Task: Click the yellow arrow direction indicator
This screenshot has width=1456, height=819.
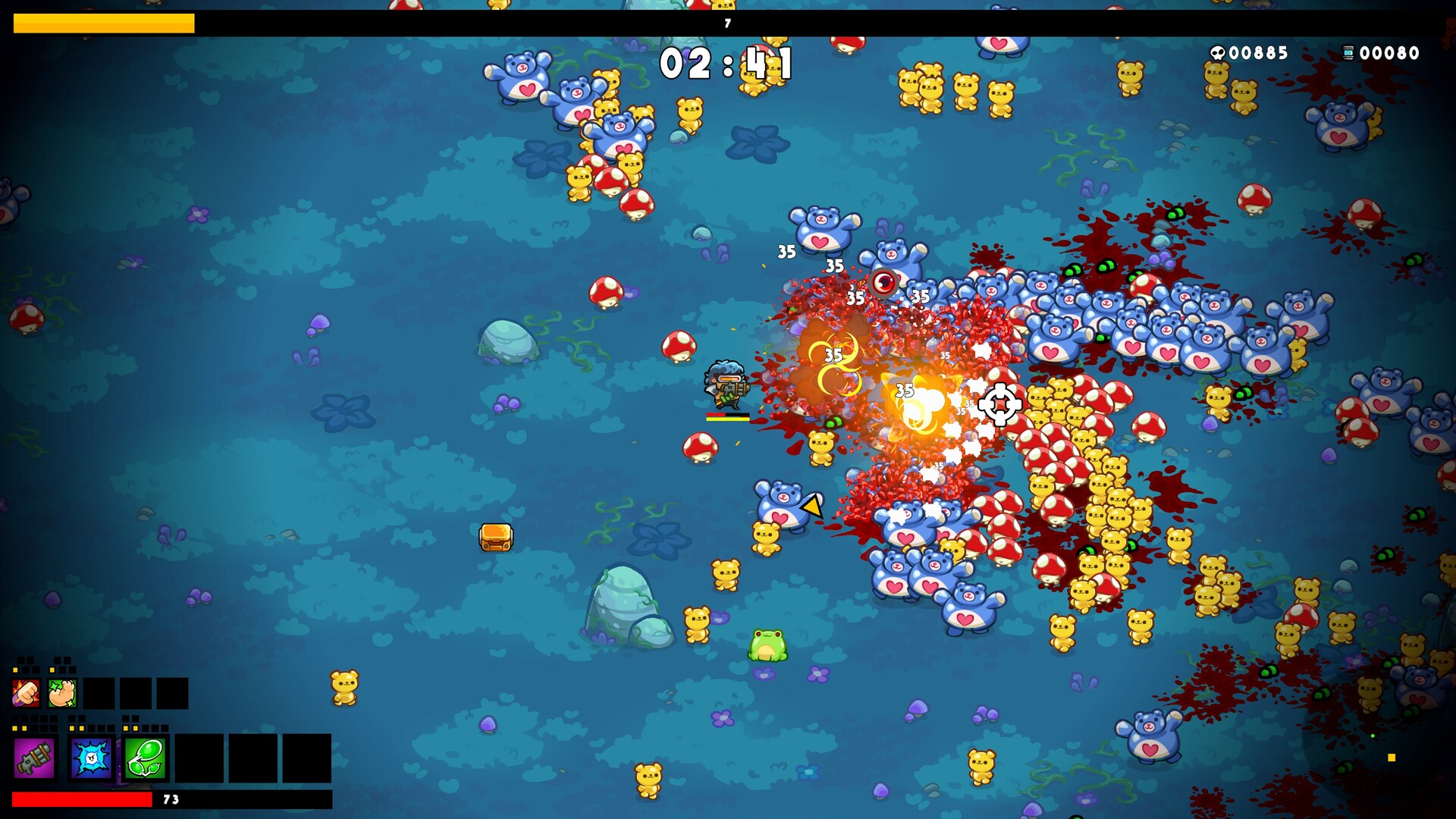Action: [x=810, y=507]
